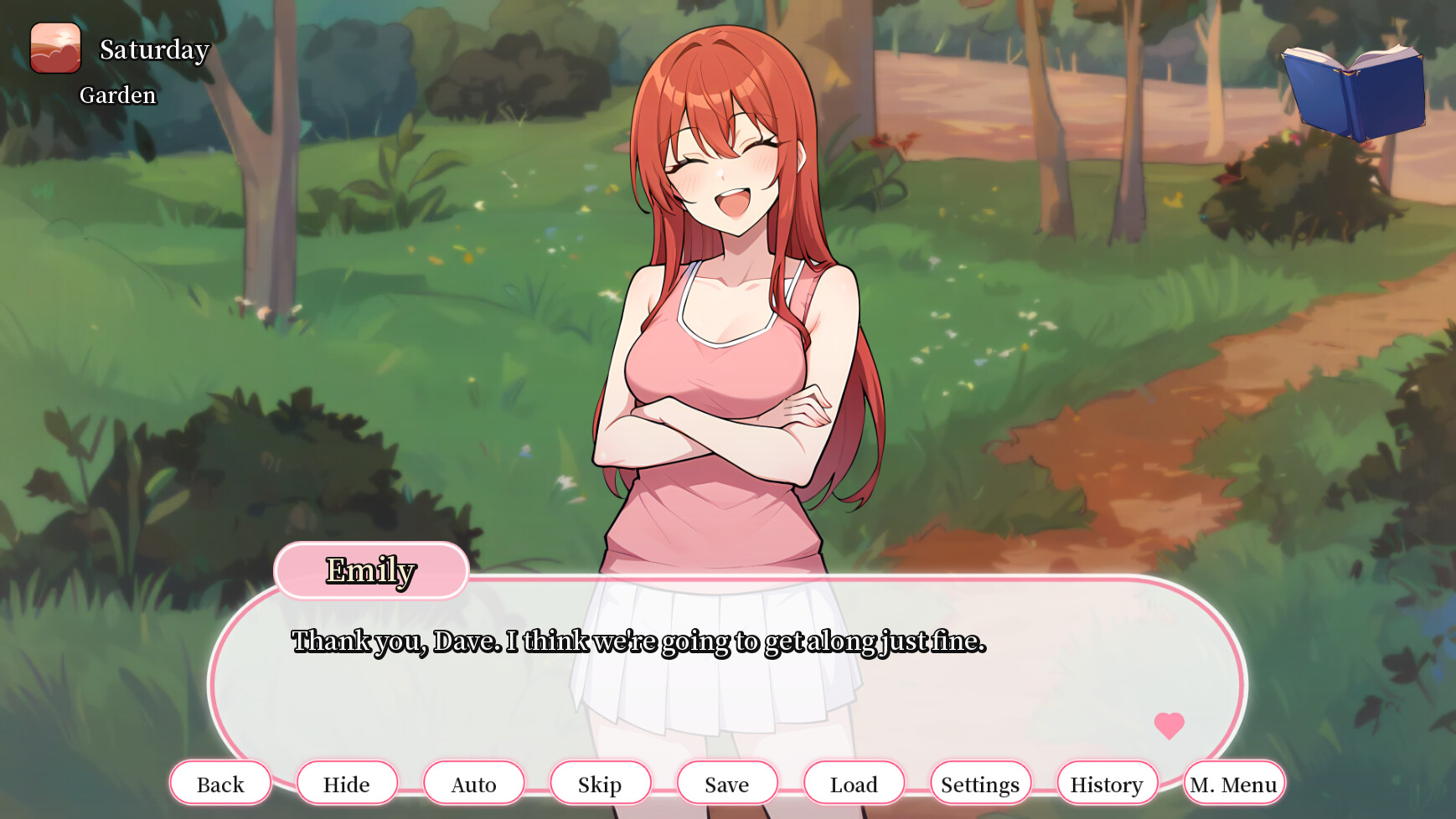Image resolution: width=1456 pixels, height=819 pixels.
Task: Enable Skip mode to fast-forward dialogue
Action: [x=600, y=784]
